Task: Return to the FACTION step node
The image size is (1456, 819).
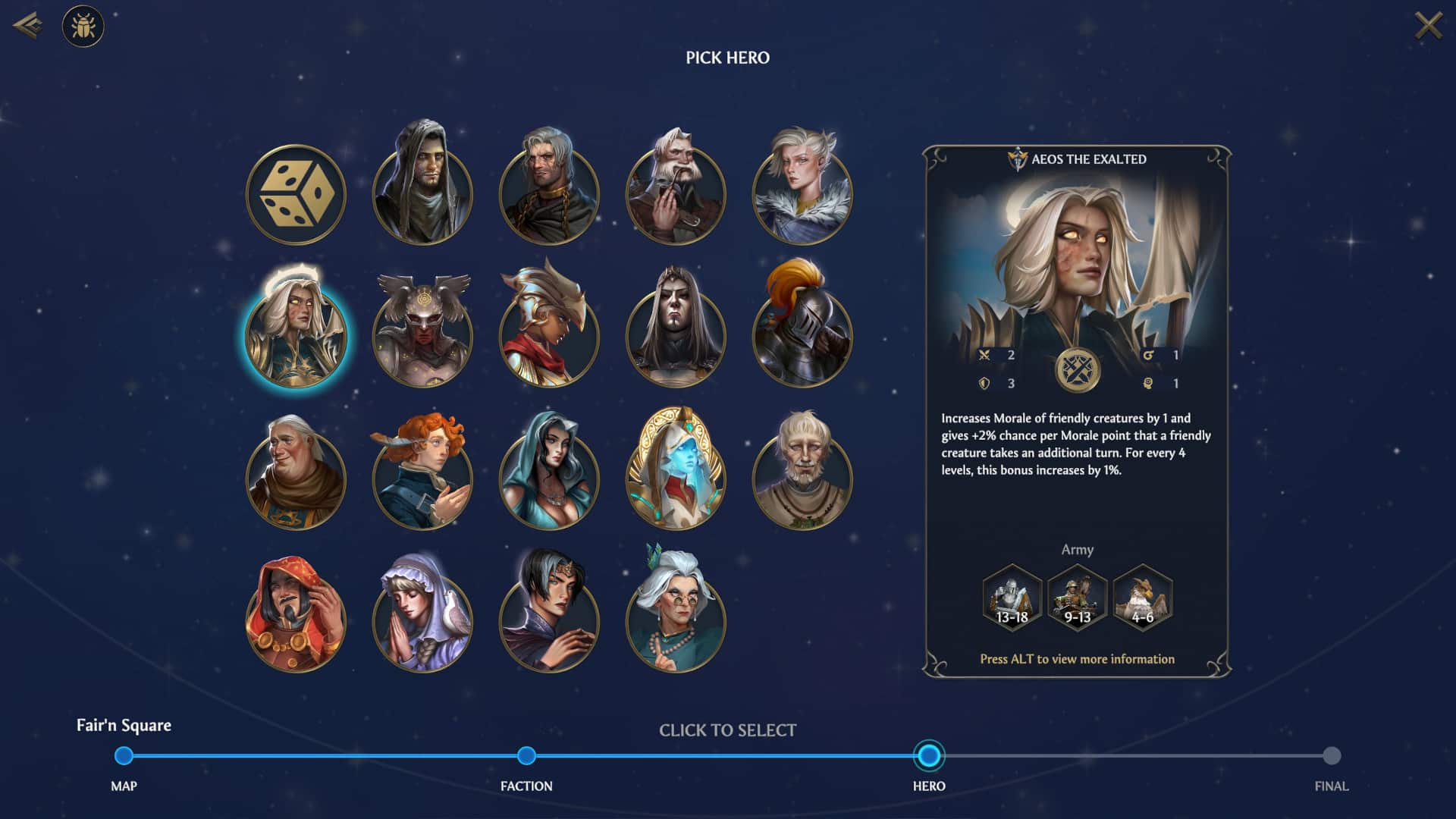Action: click(x=526, y=755)
